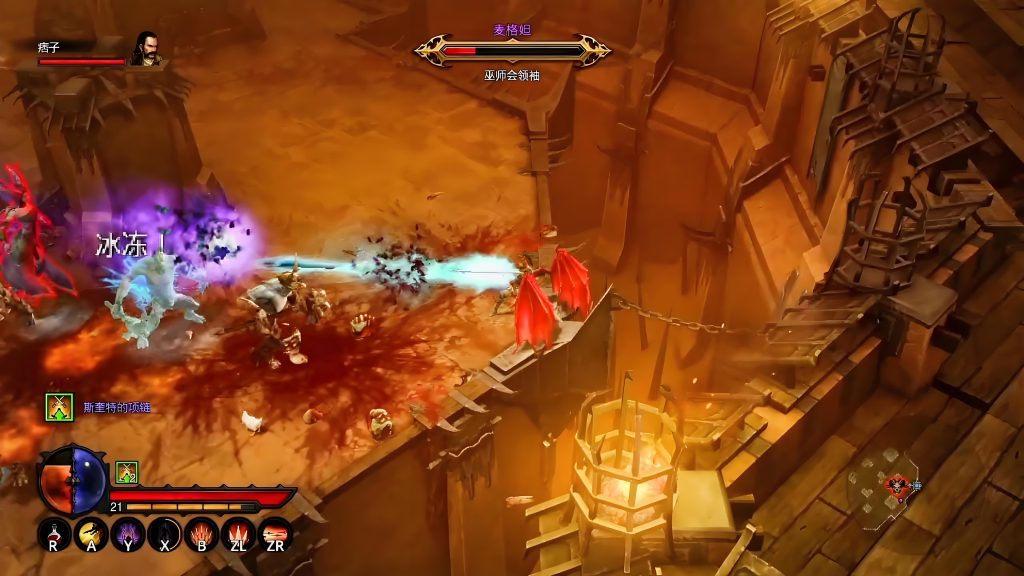Select the 斯奎特的项链 buff icon
The width and height of the screenshot is (1024, 576).
point(59,407)
